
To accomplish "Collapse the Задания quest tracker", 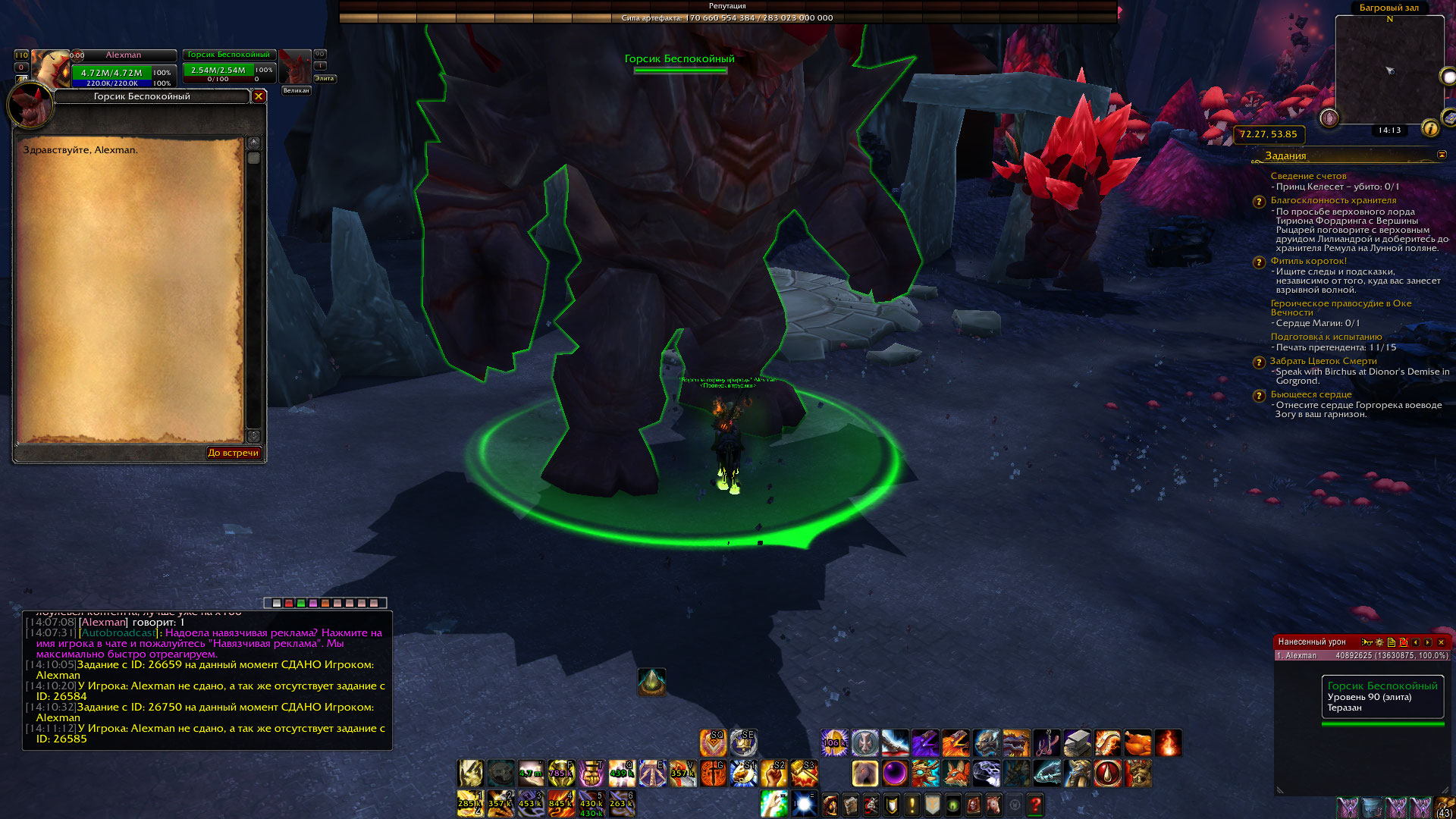I will point(1442,155).
